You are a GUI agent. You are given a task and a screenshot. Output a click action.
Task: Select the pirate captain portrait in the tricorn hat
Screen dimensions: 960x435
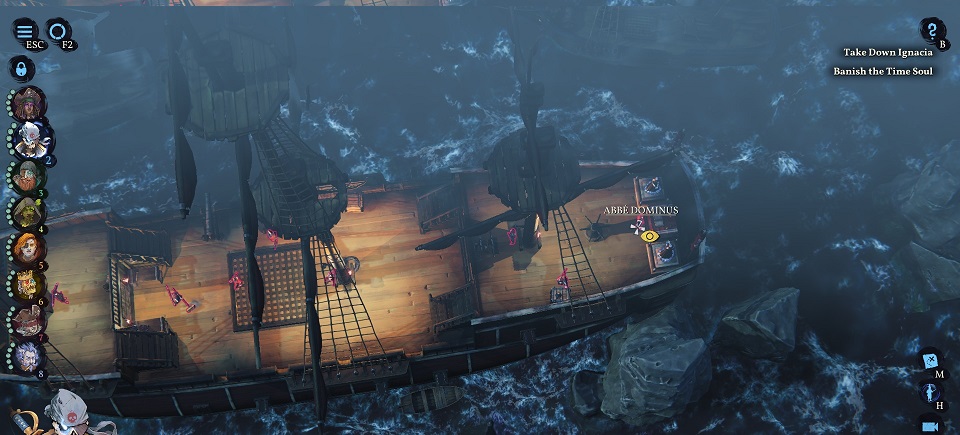click(28, 102)
